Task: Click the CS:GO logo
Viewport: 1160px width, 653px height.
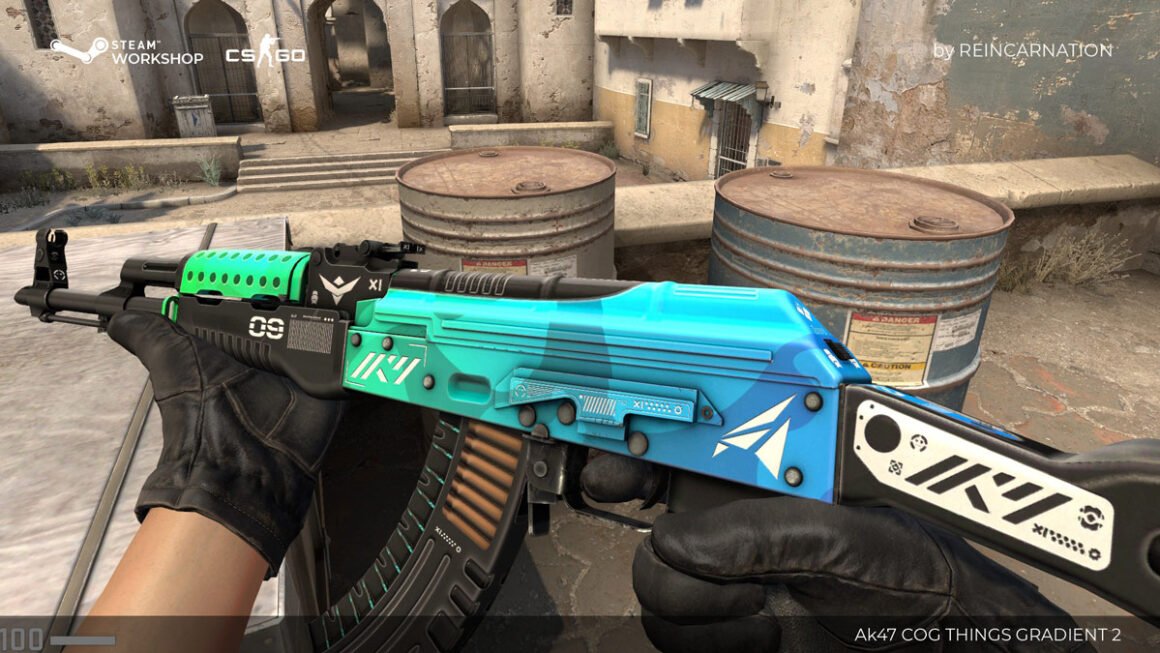Action: pyautogui.click(x=265, y=51)
